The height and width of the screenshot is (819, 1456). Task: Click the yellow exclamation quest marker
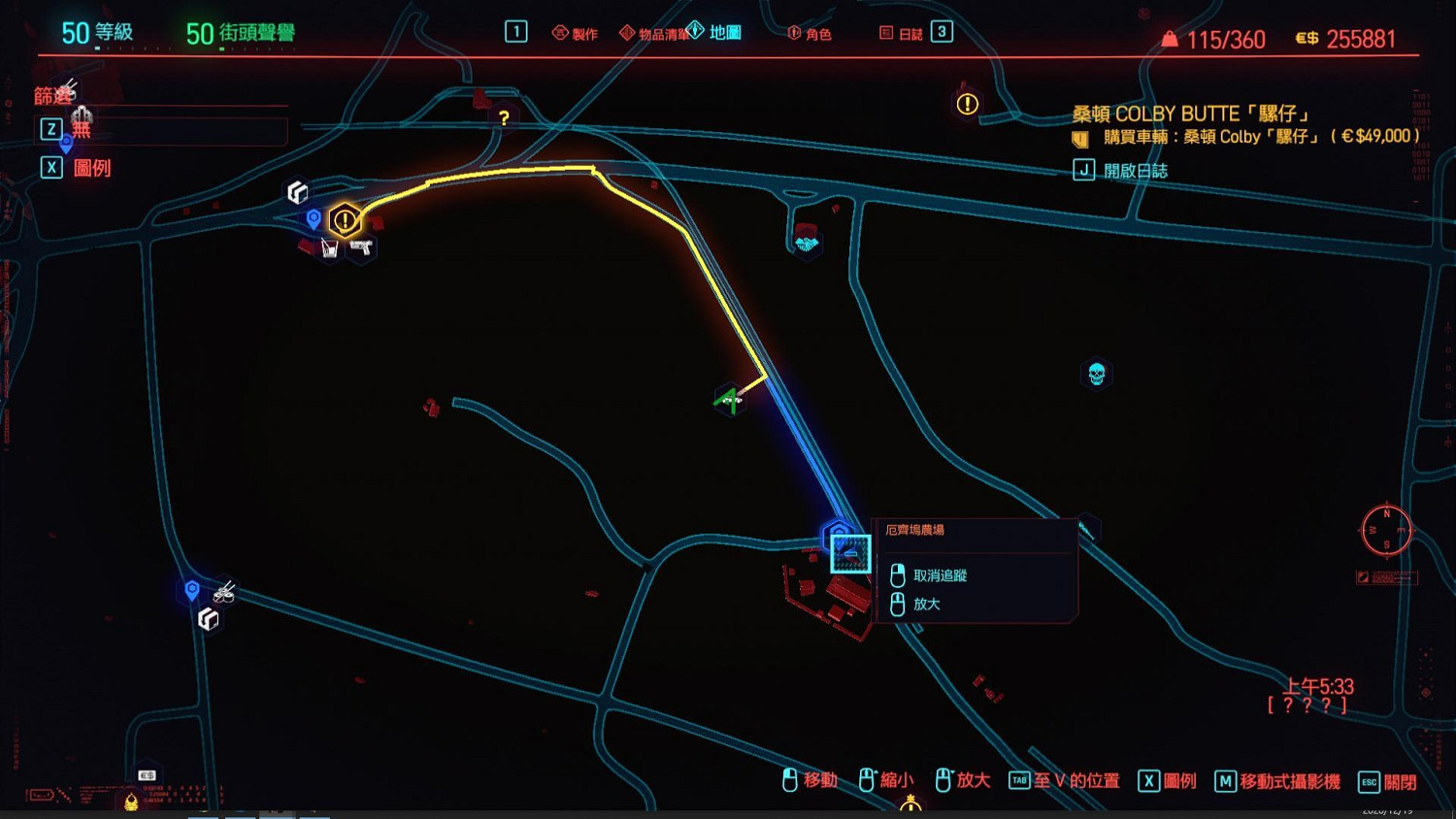[346, 220]
